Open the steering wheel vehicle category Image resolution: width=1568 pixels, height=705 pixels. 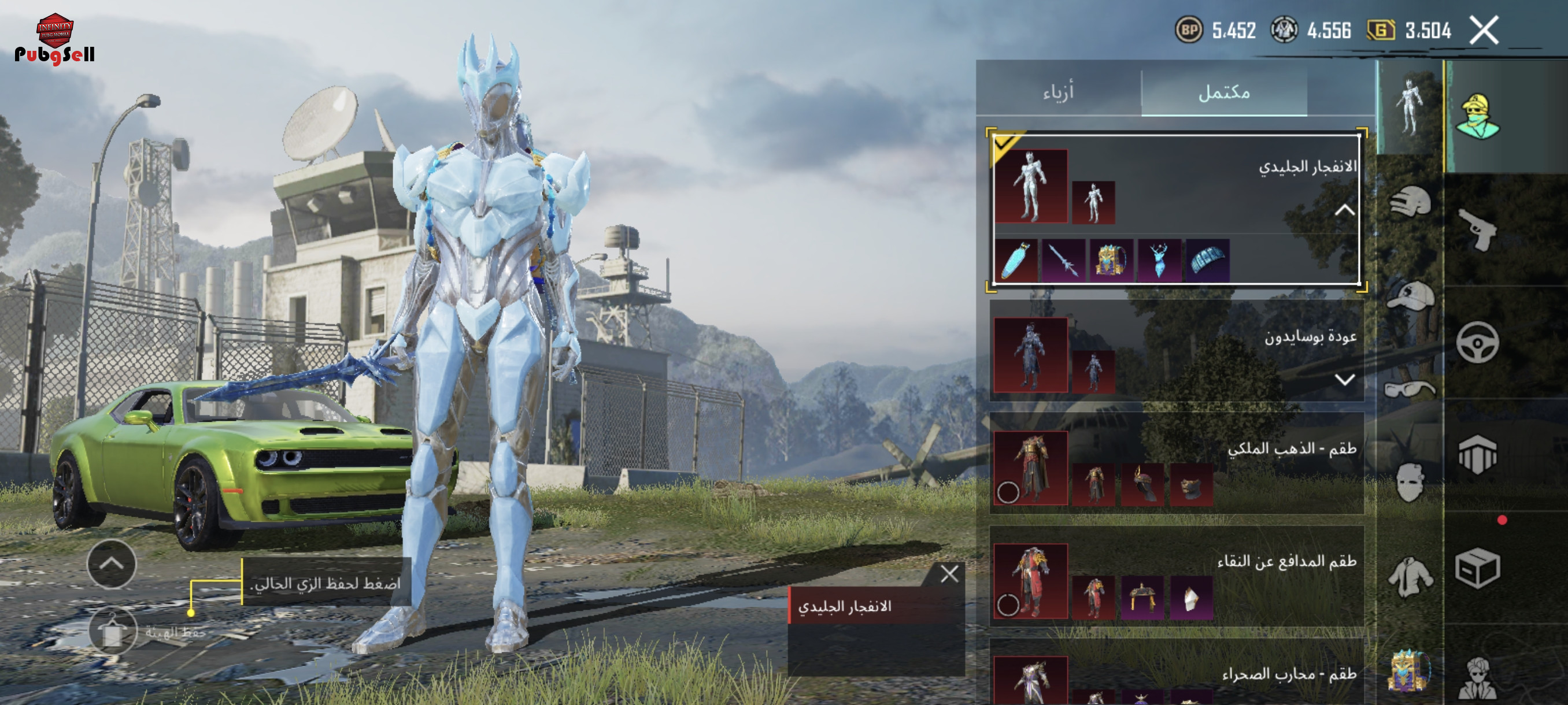(x=1477, y=343)
